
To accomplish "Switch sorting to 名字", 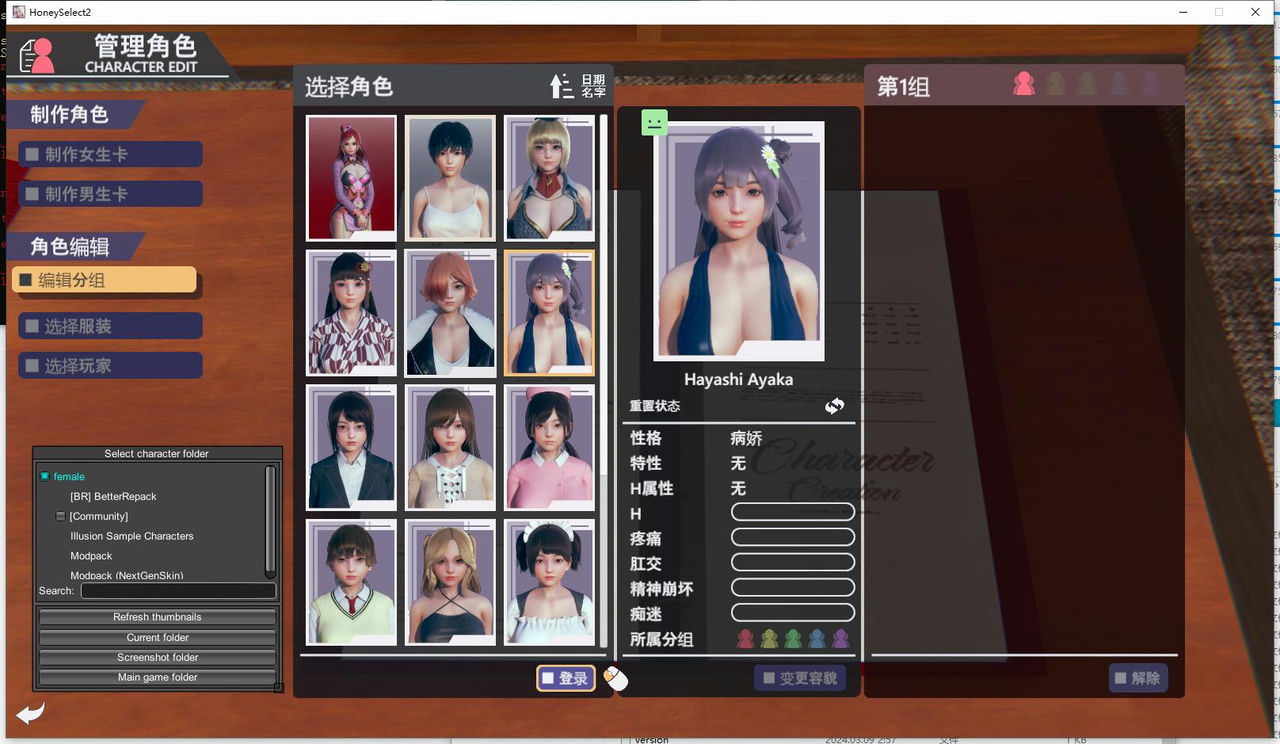I will [594, 90].
